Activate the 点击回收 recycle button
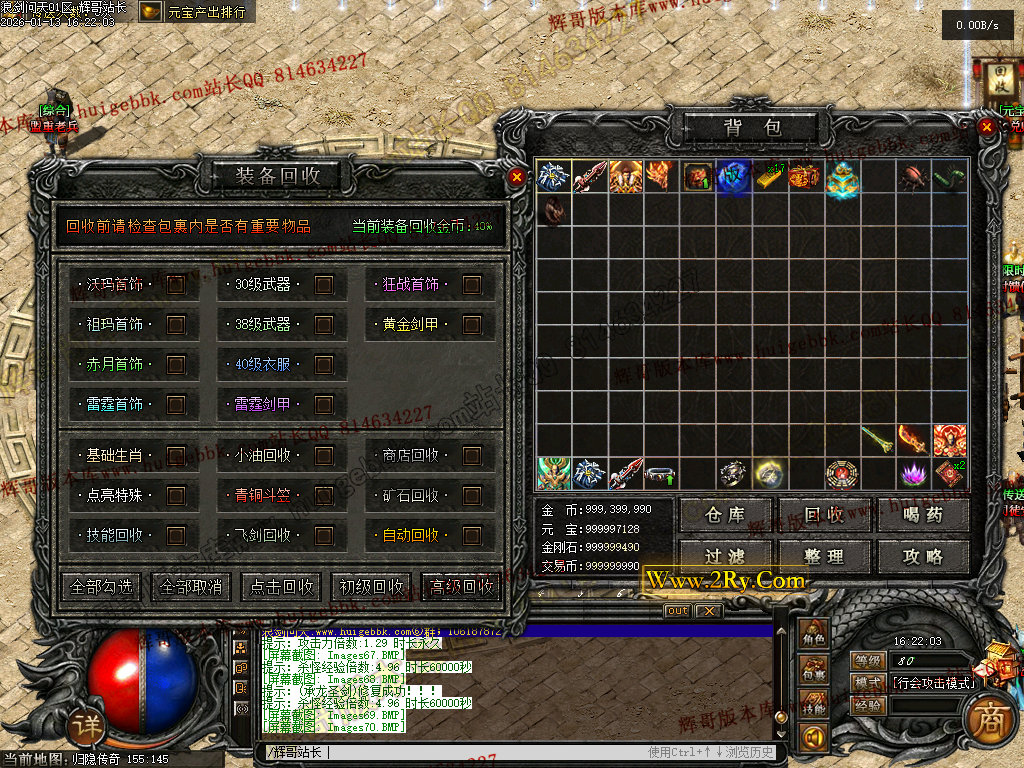The width and height of the screenshot is (1024, 768). click(281, 587)
